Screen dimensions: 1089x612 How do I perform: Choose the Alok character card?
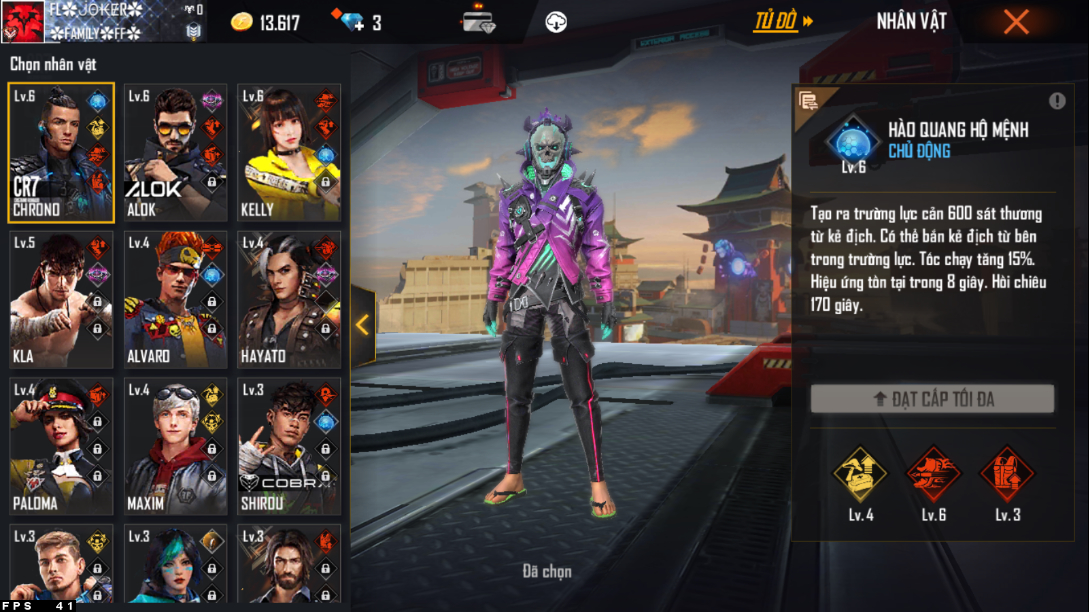click(175, 152)
